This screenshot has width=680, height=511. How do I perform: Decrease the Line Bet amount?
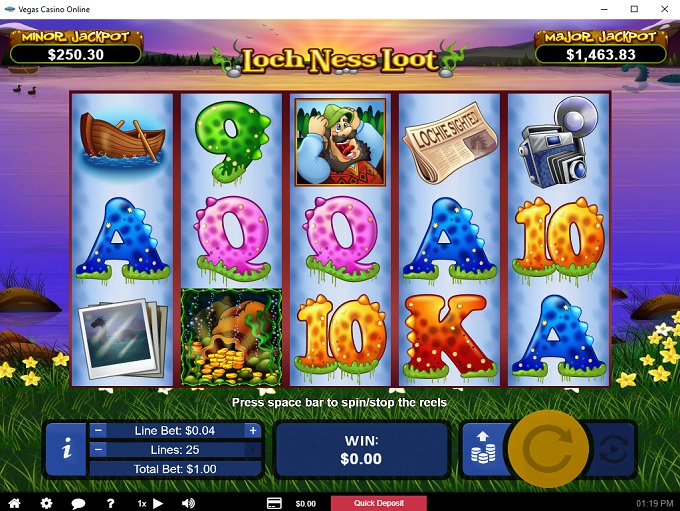[97, 431]
